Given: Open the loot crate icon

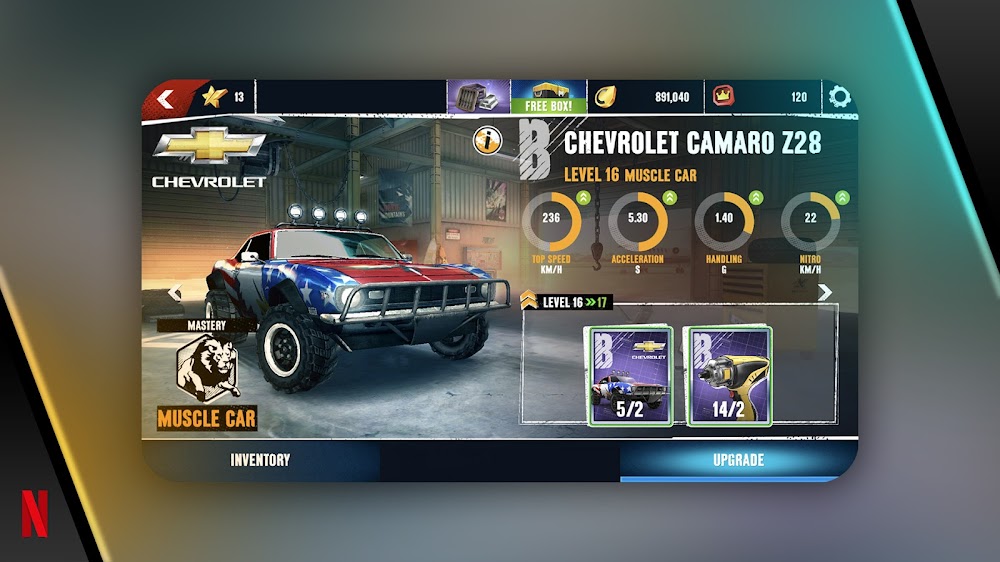Looking at the screenshot, I should [478, 97].
